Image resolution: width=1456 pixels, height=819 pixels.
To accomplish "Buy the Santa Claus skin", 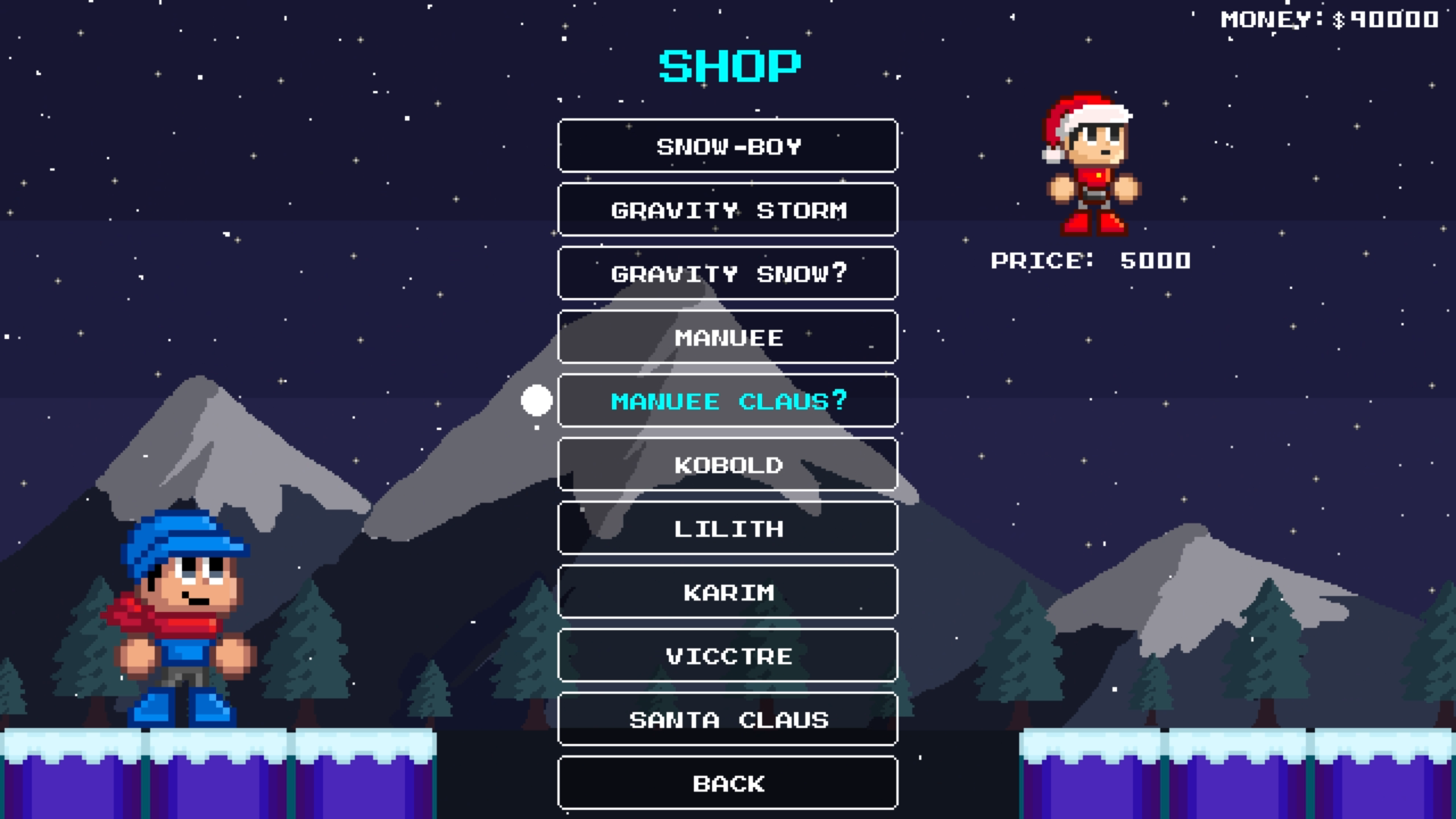I will pos(726,720).
